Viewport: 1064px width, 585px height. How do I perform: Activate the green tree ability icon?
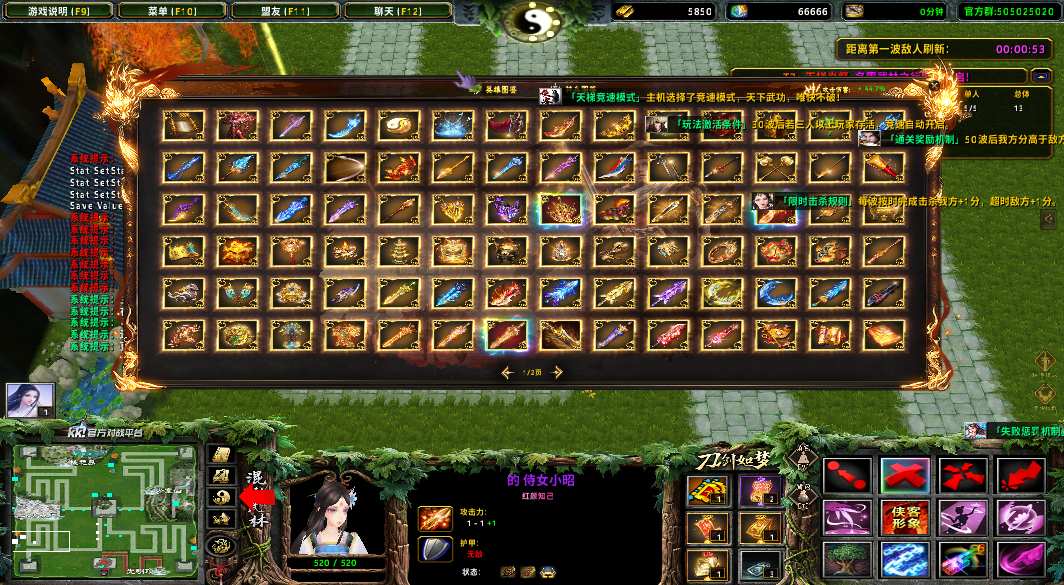(x=847, y=560)
